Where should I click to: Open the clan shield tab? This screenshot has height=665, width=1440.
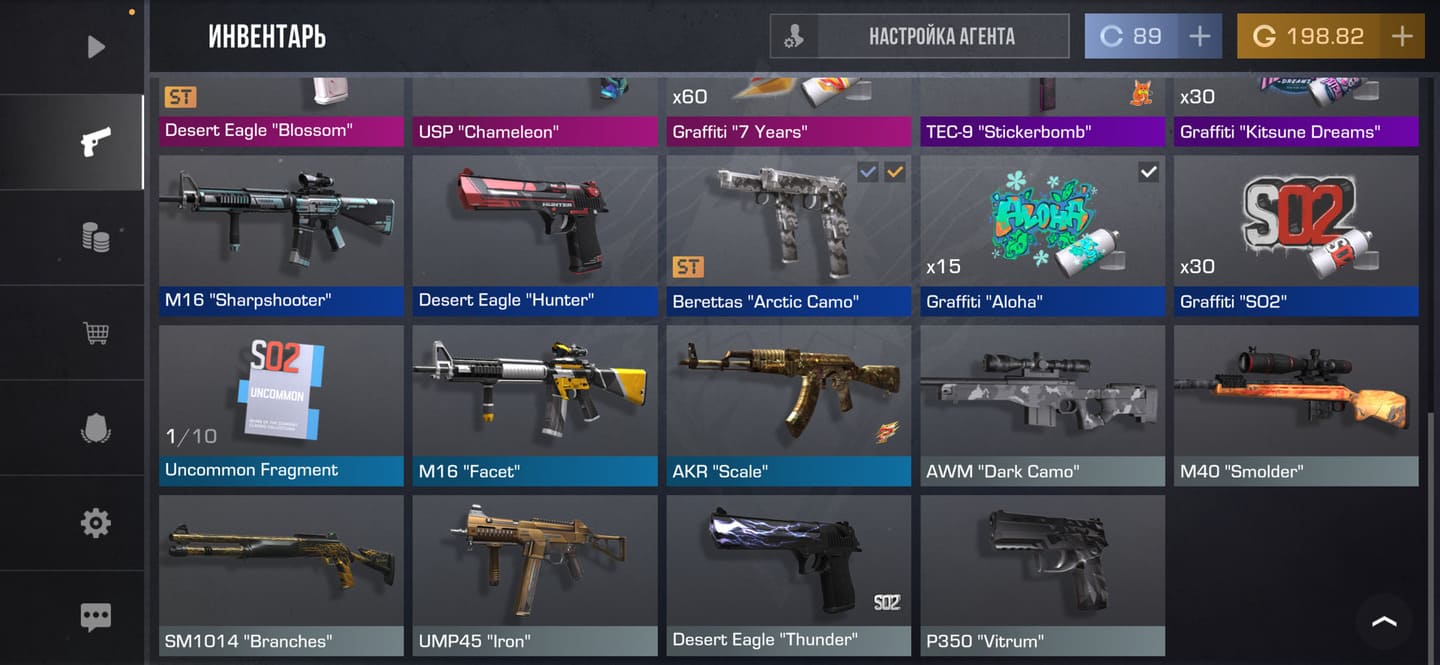point(95,428)
